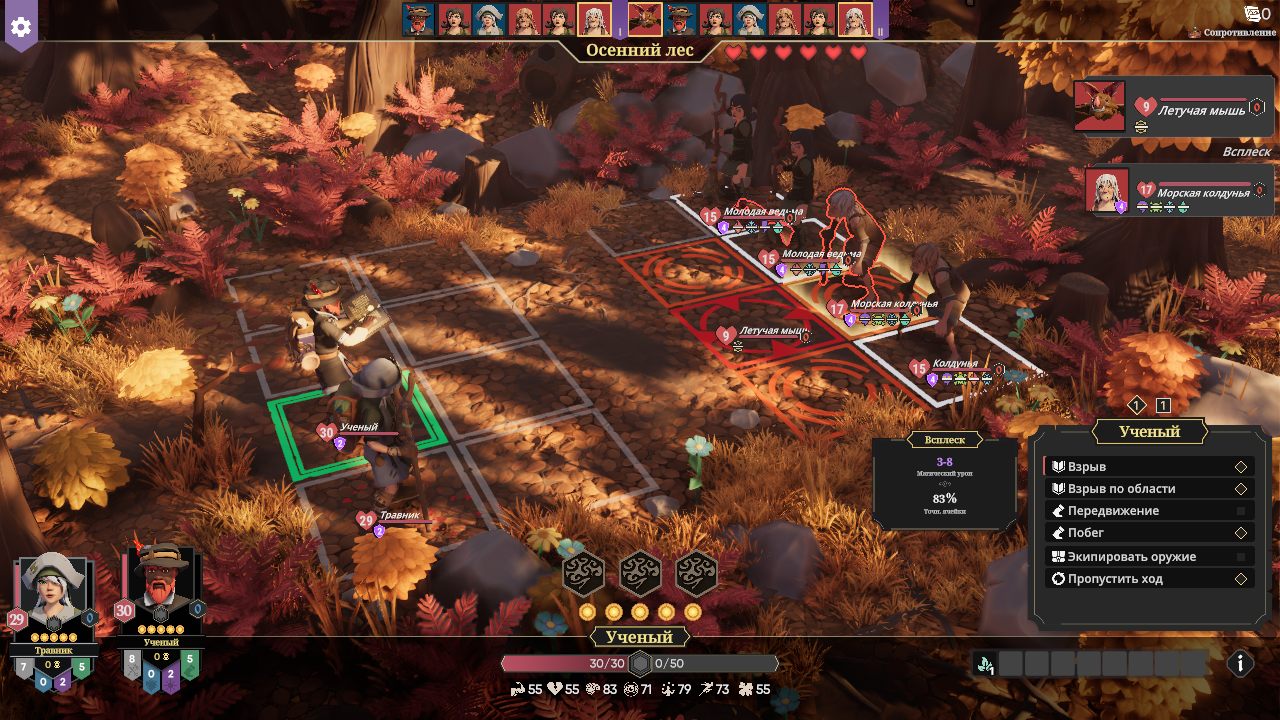Switch to the diamond-shaped action page tab

pos(1137,405)
